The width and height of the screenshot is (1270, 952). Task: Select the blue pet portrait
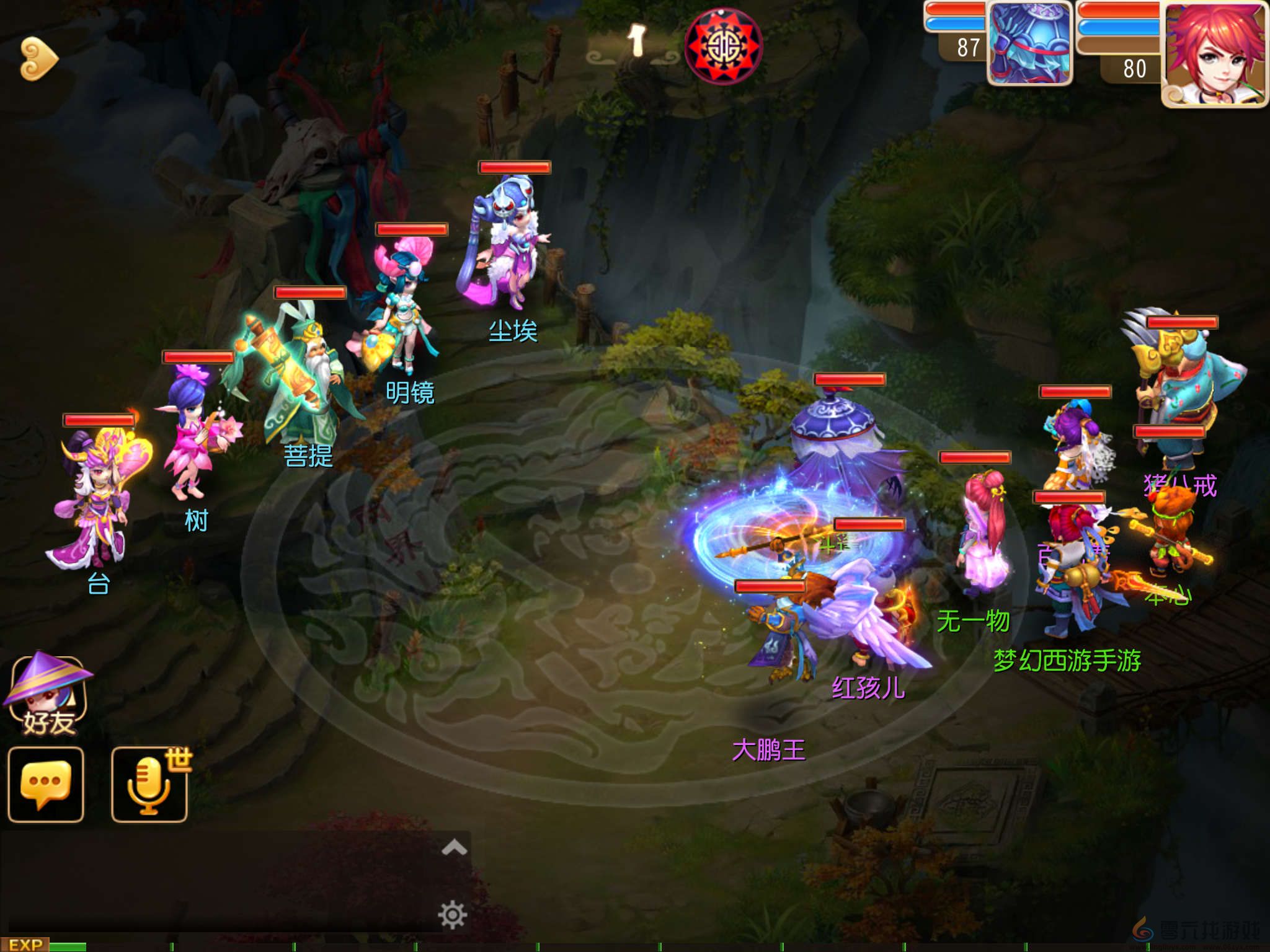[1029, 43]
